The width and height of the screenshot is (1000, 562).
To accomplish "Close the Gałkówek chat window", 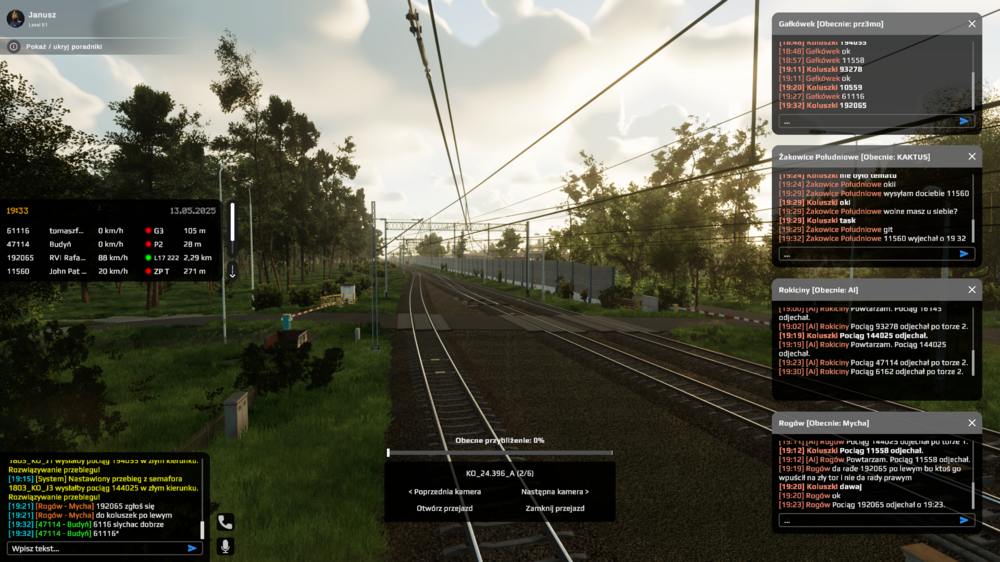I will (971, 23).
